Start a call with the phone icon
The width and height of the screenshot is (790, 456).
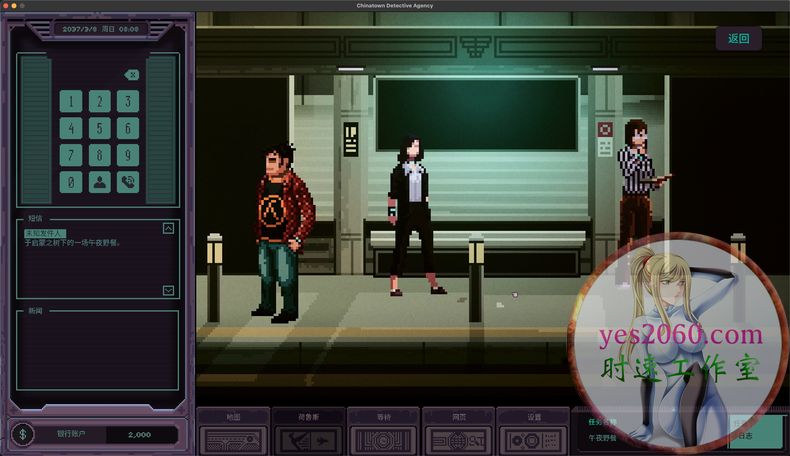pyautogui.click(x=127, y=182)
